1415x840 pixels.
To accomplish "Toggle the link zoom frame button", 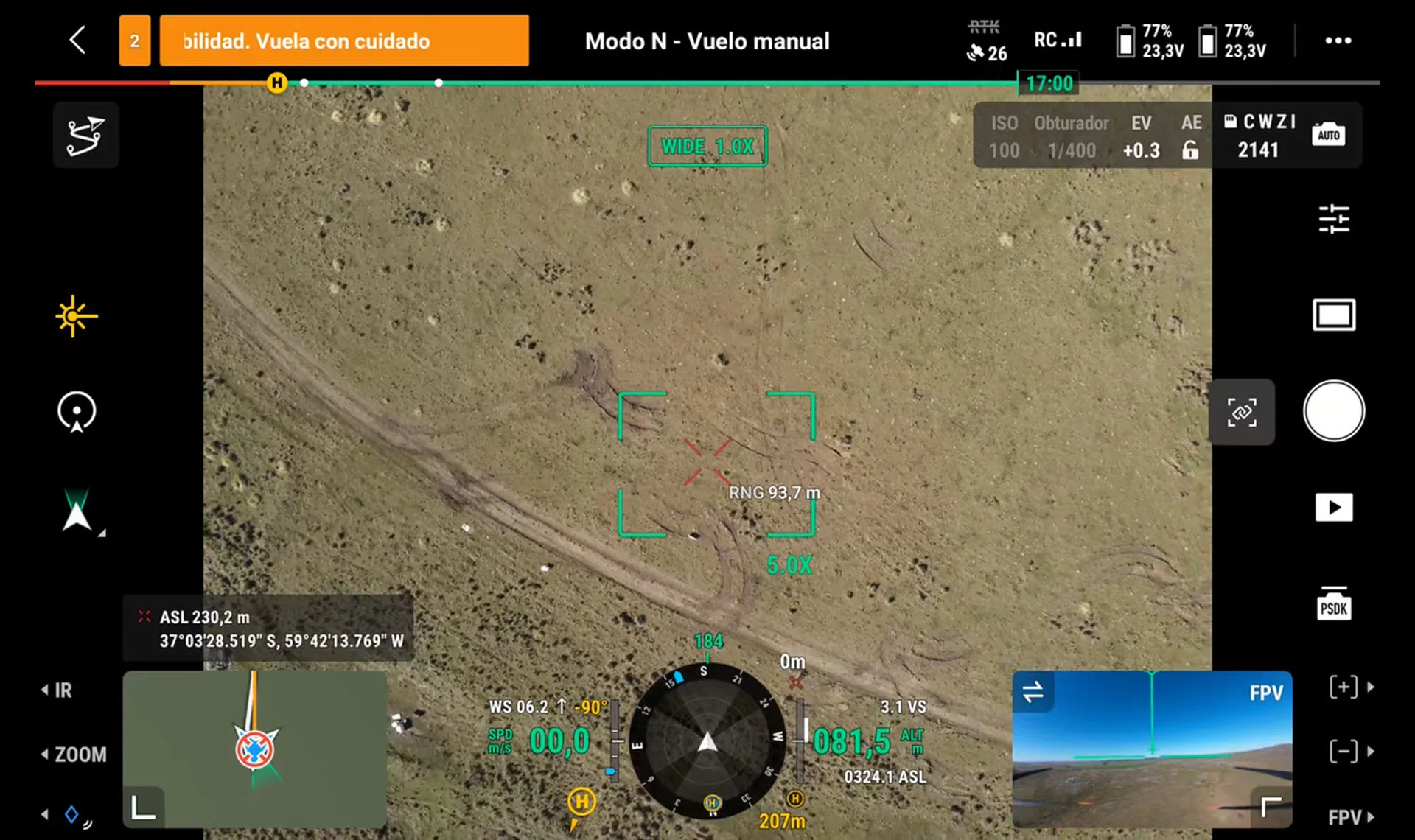I will (x=1242, y=412).
